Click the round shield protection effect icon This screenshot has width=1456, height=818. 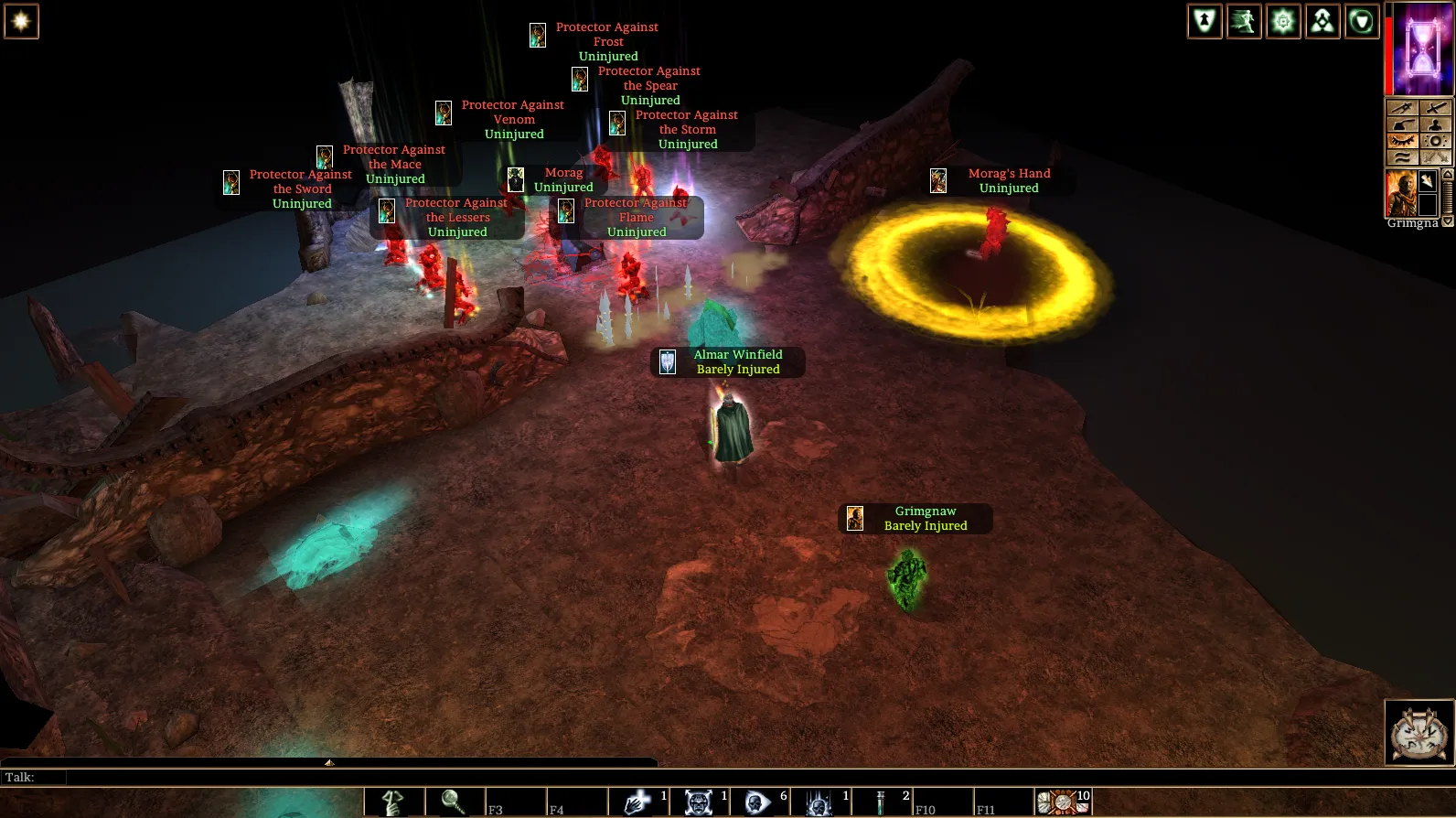point(1362,21)
